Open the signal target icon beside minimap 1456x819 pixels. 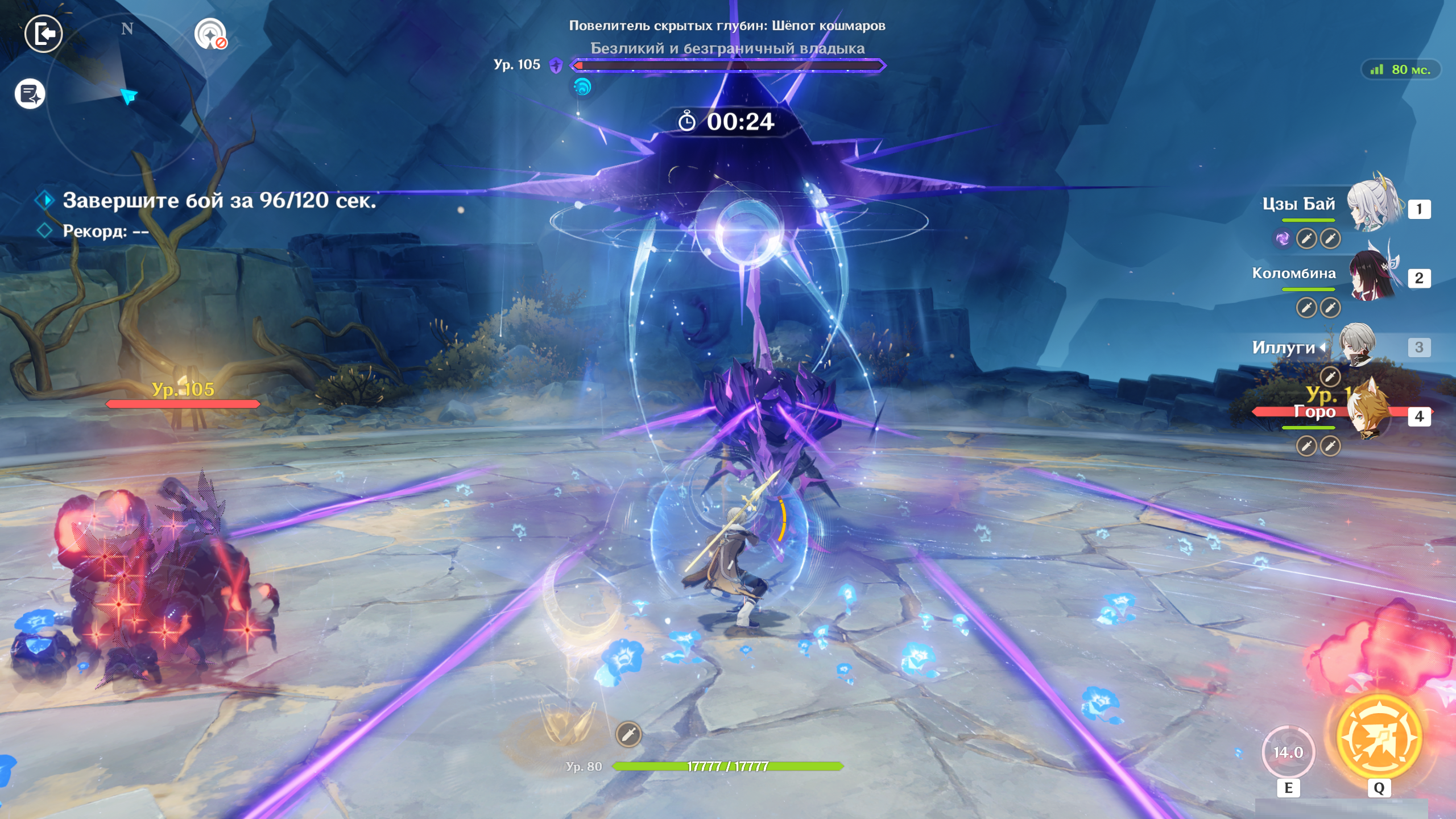[210, 34]
